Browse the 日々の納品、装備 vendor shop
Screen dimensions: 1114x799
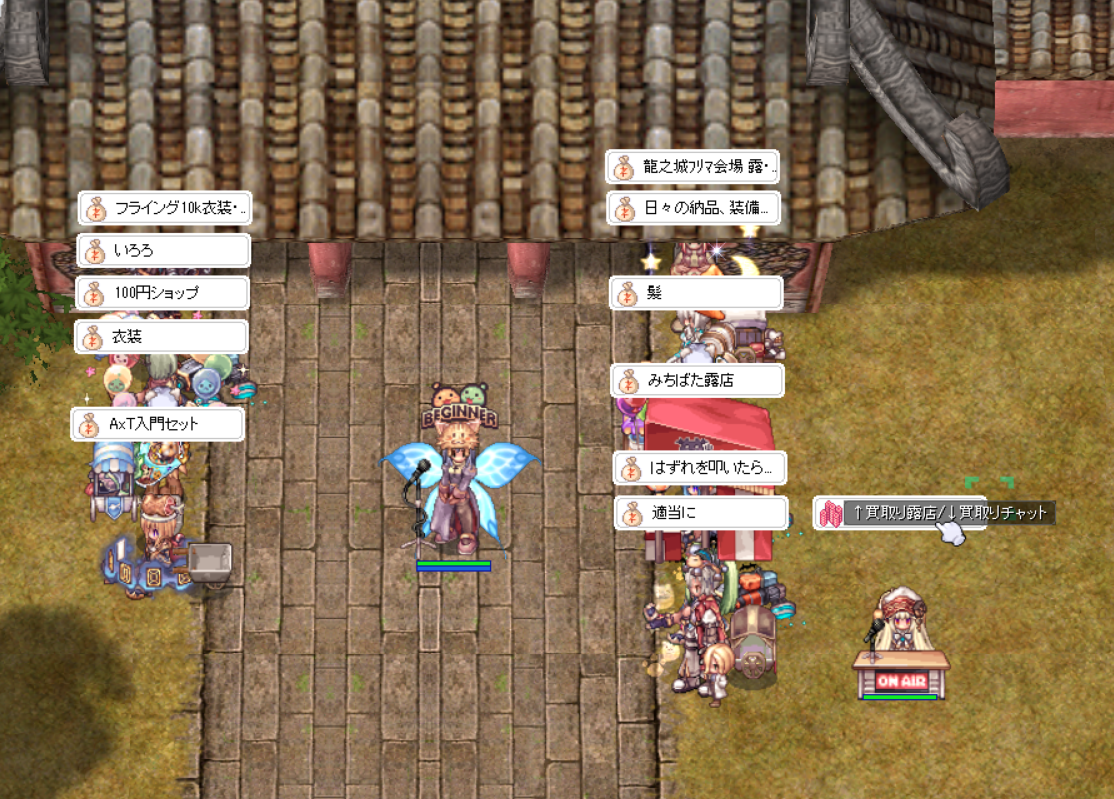(x=693, y=209)
